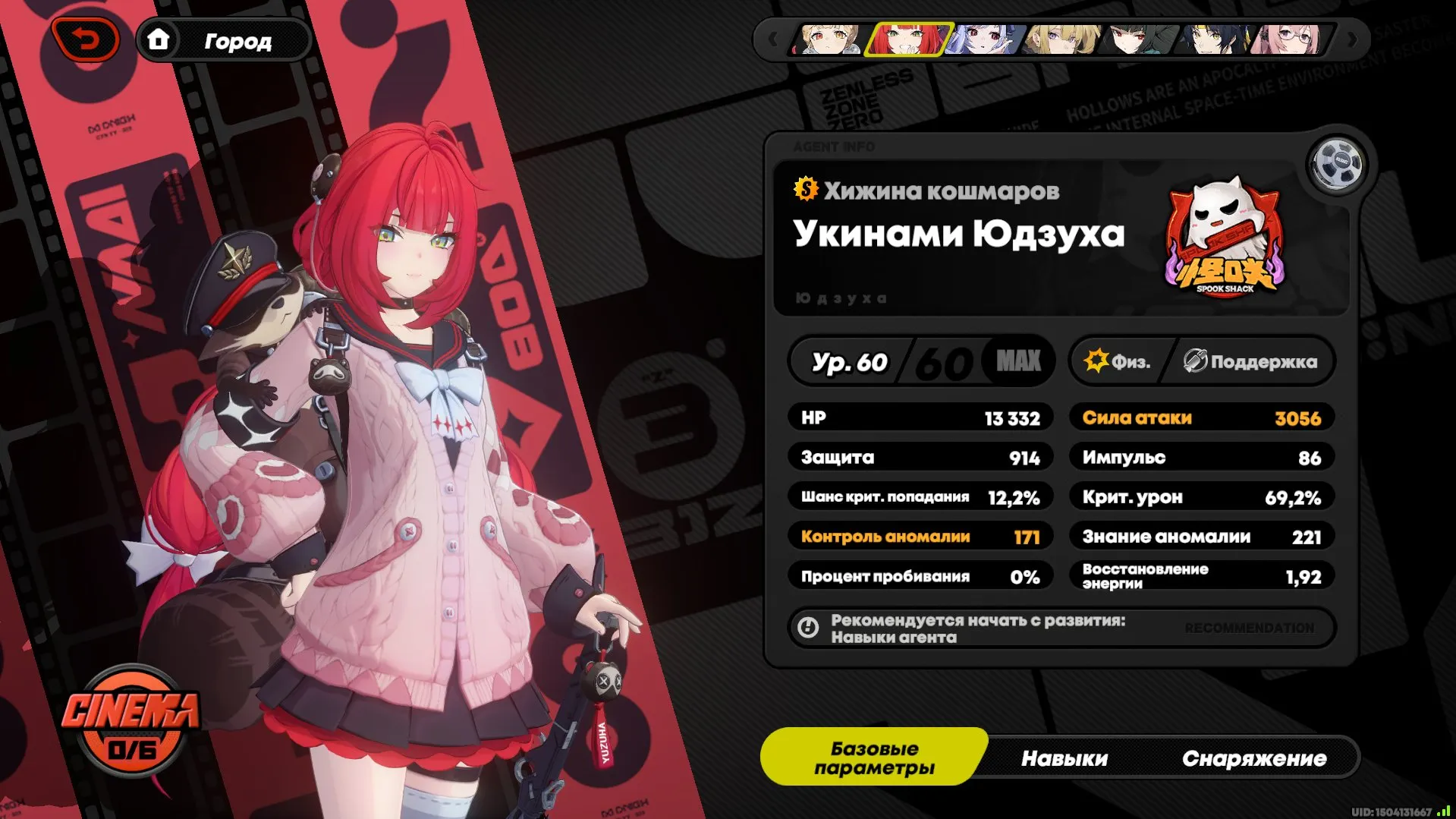Click the highlighted Контроль аномалии stat row
This screenshot has height=819, width=1456.
920,536
